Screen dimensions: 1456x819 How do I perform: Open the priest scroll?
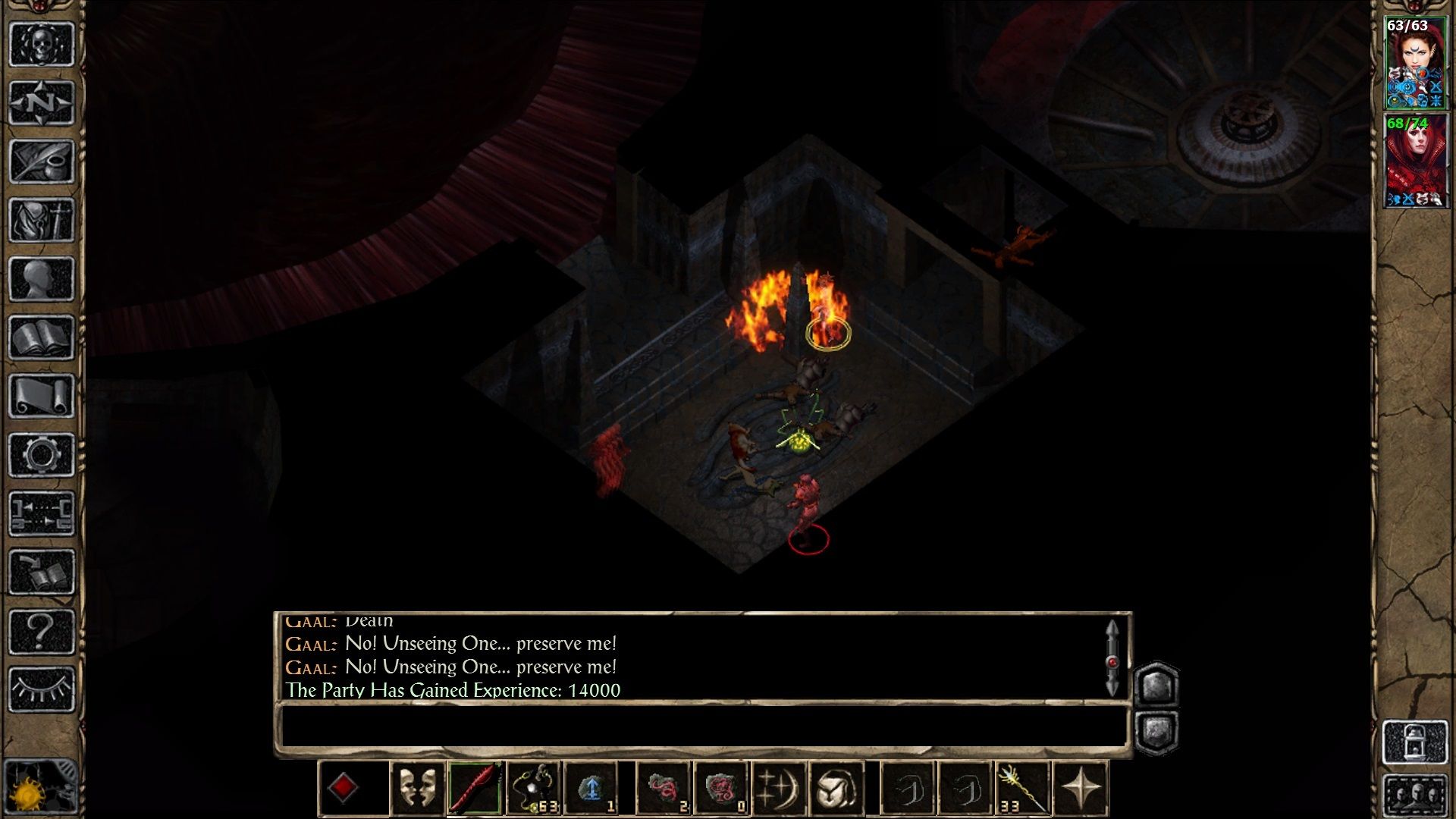pos(42,396)
